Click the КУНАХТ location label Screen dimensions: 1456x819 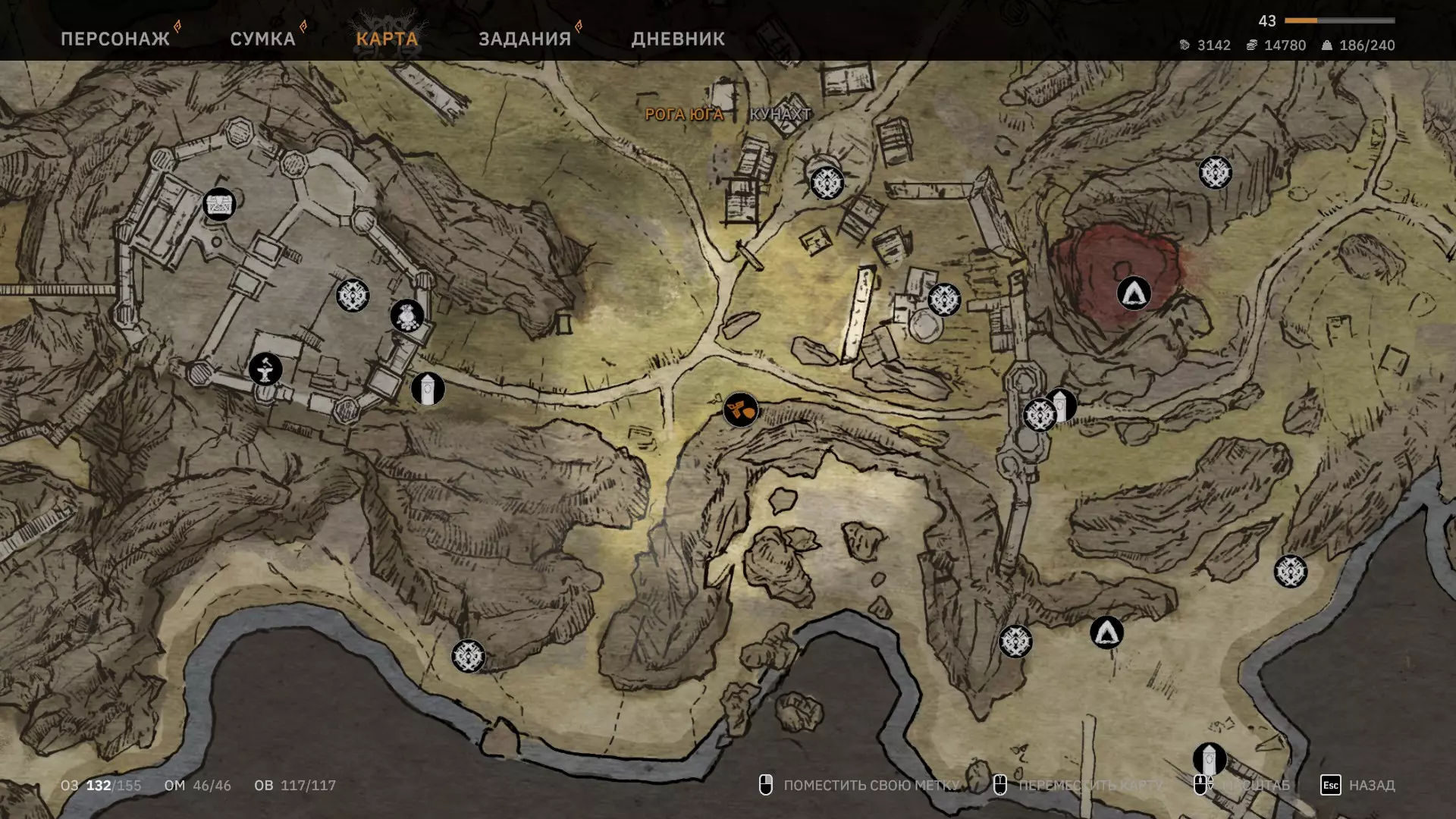[780, 115]
